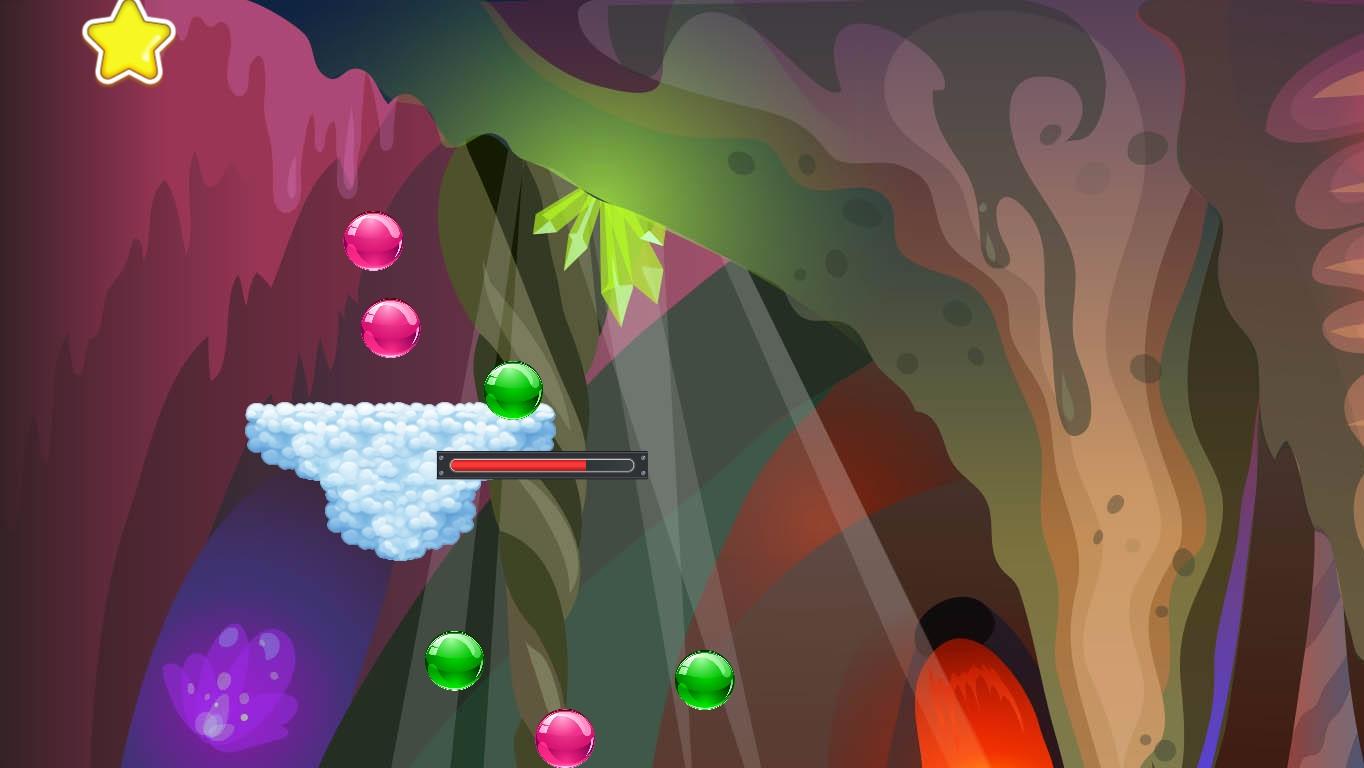This screenshot has width=1364, height=768.
Task: Select the fluffy bottom tip of the cloud
Action: tap(400, 550)
